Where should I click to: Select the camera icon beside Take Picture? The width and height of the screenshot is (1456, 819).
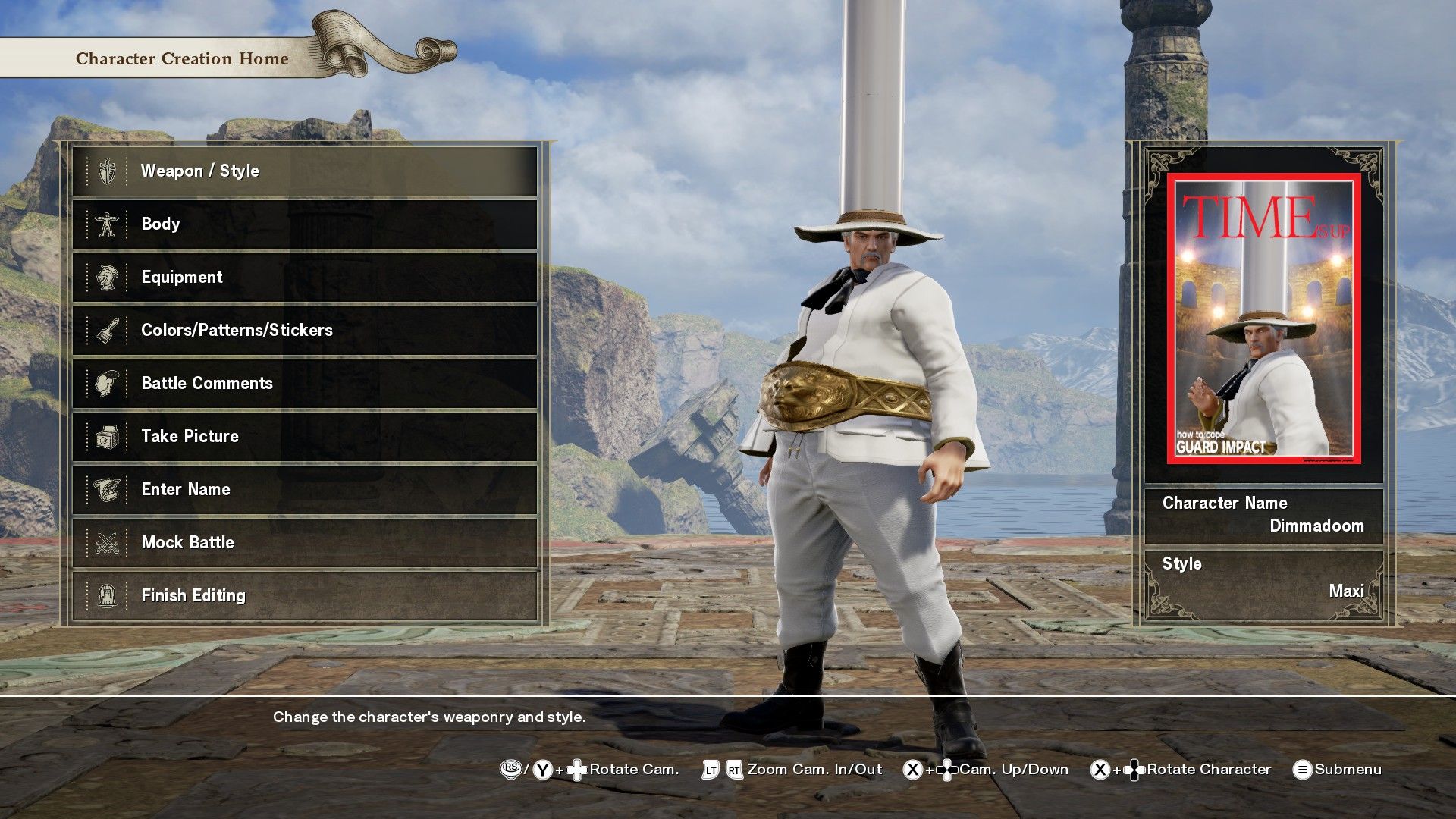point(106,436)
